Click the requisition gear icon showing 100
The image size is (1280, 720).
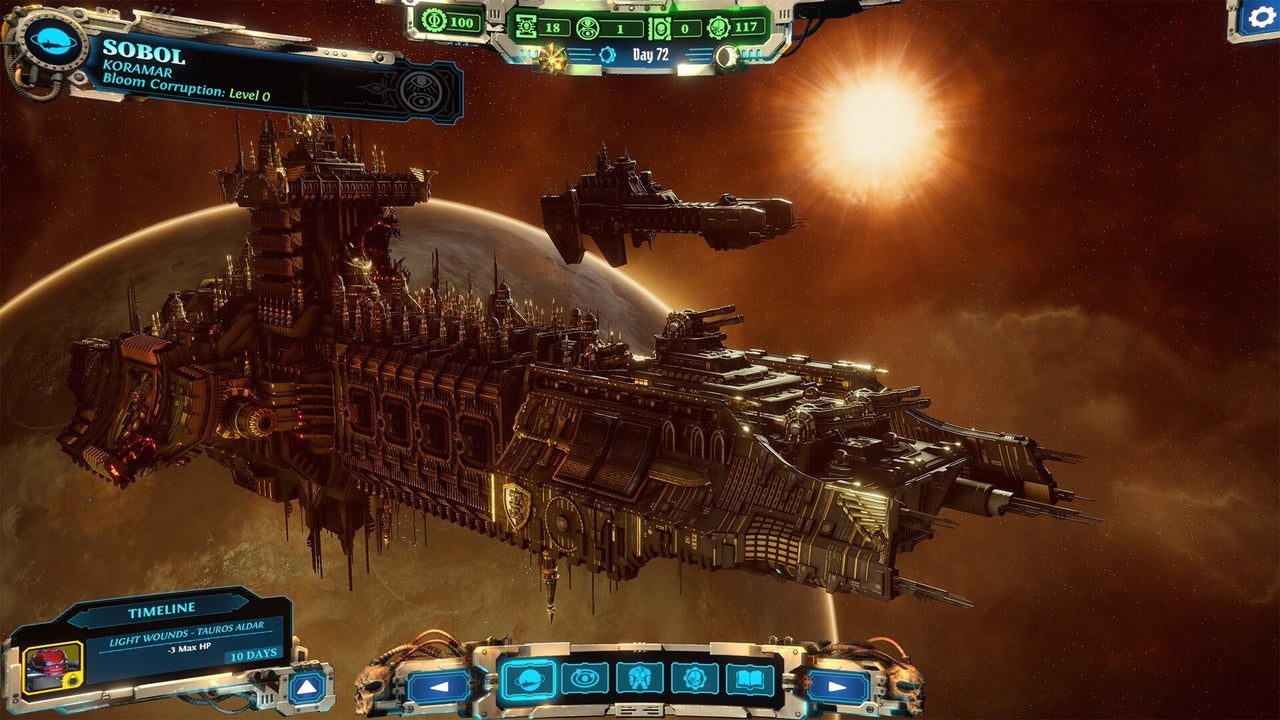pos(432,22)
